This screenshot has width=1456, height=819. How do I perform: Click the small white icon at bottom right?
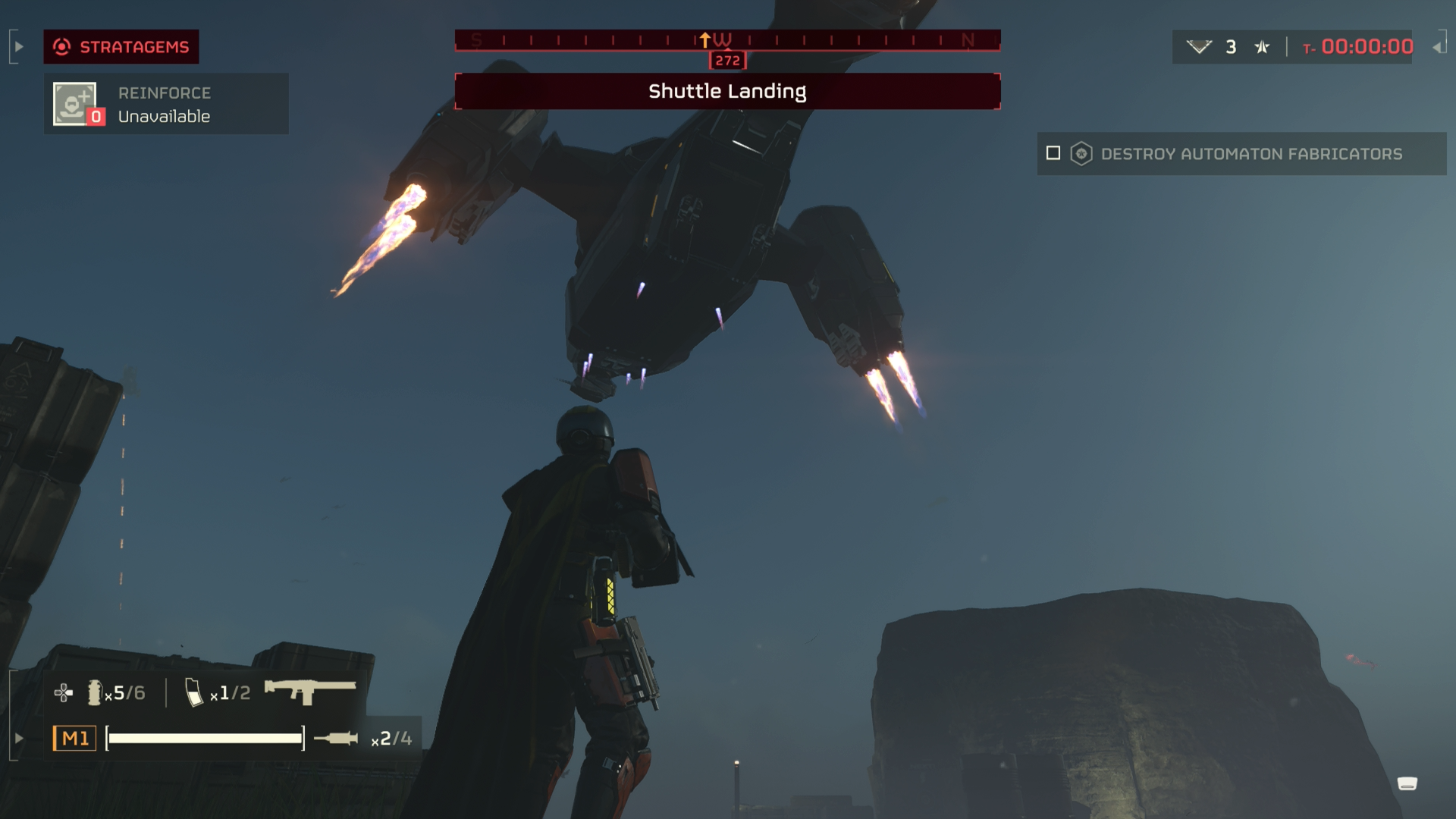tap(1407, 783)
